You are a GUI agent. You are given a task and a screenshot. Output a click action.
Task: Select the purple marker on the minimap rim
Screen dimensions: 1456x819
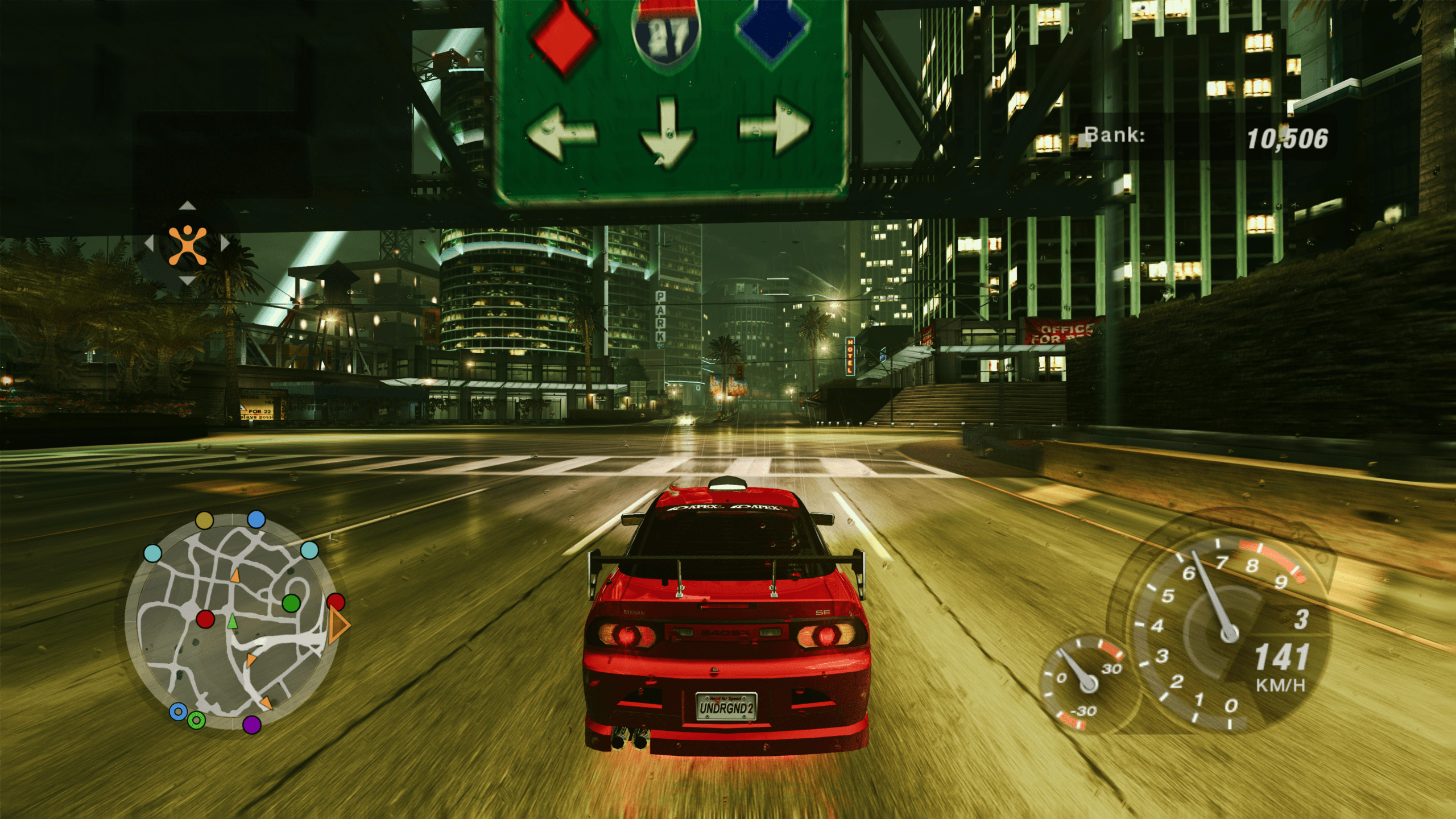tap(252, 725)
